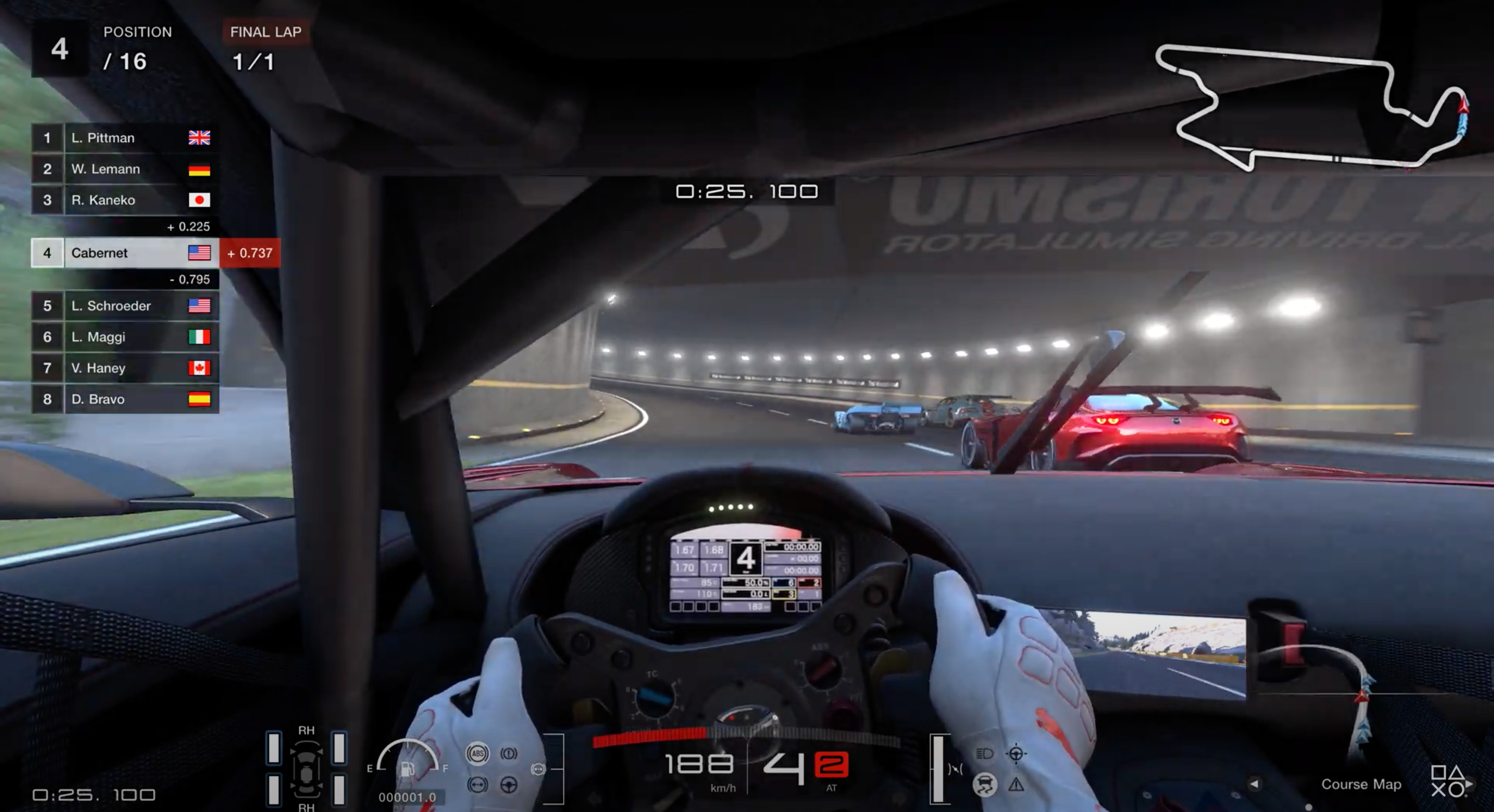Click the hazard warning triangle icon
The image size is (1494, 812).
1016,785
